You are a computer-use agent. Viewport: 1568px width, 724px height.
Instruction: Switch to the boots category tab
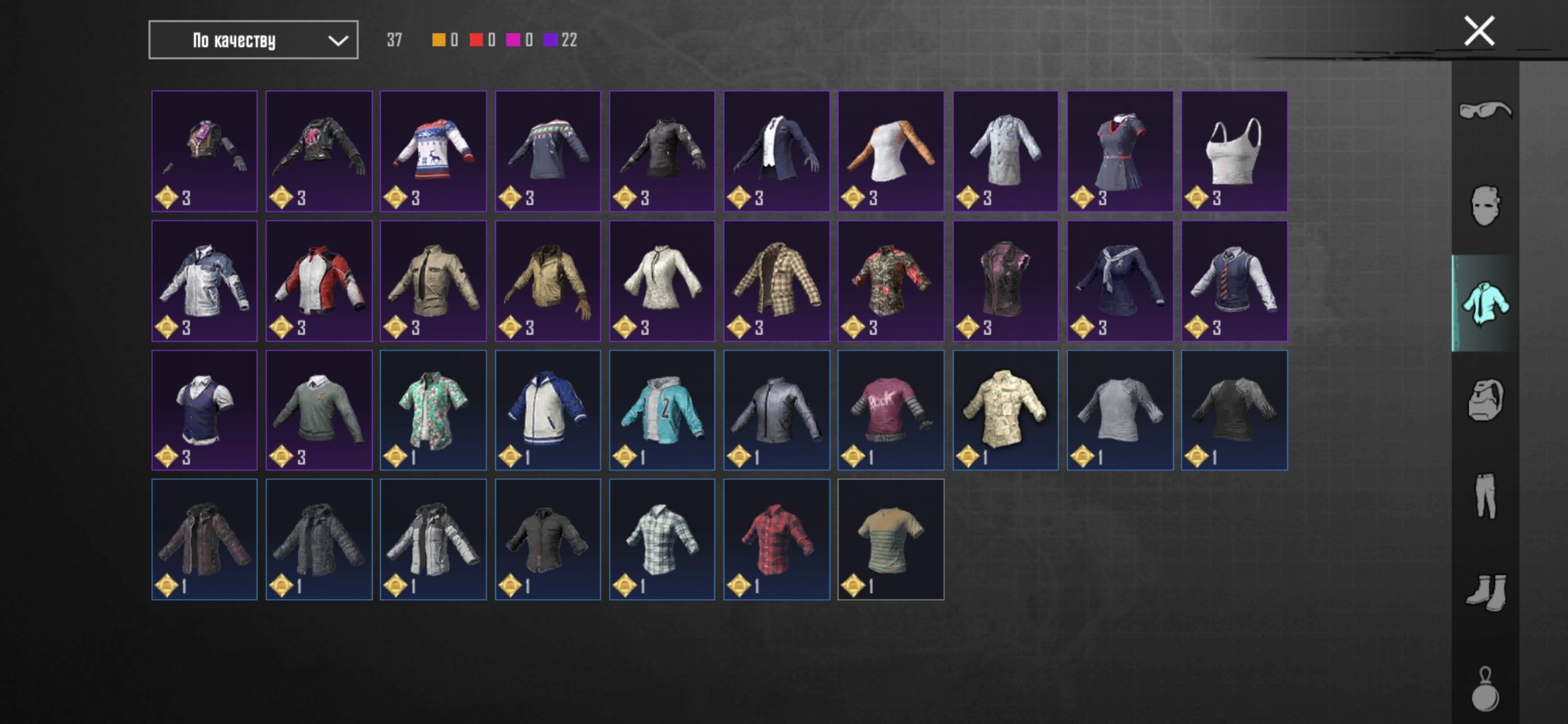[x=1485, y=593]
